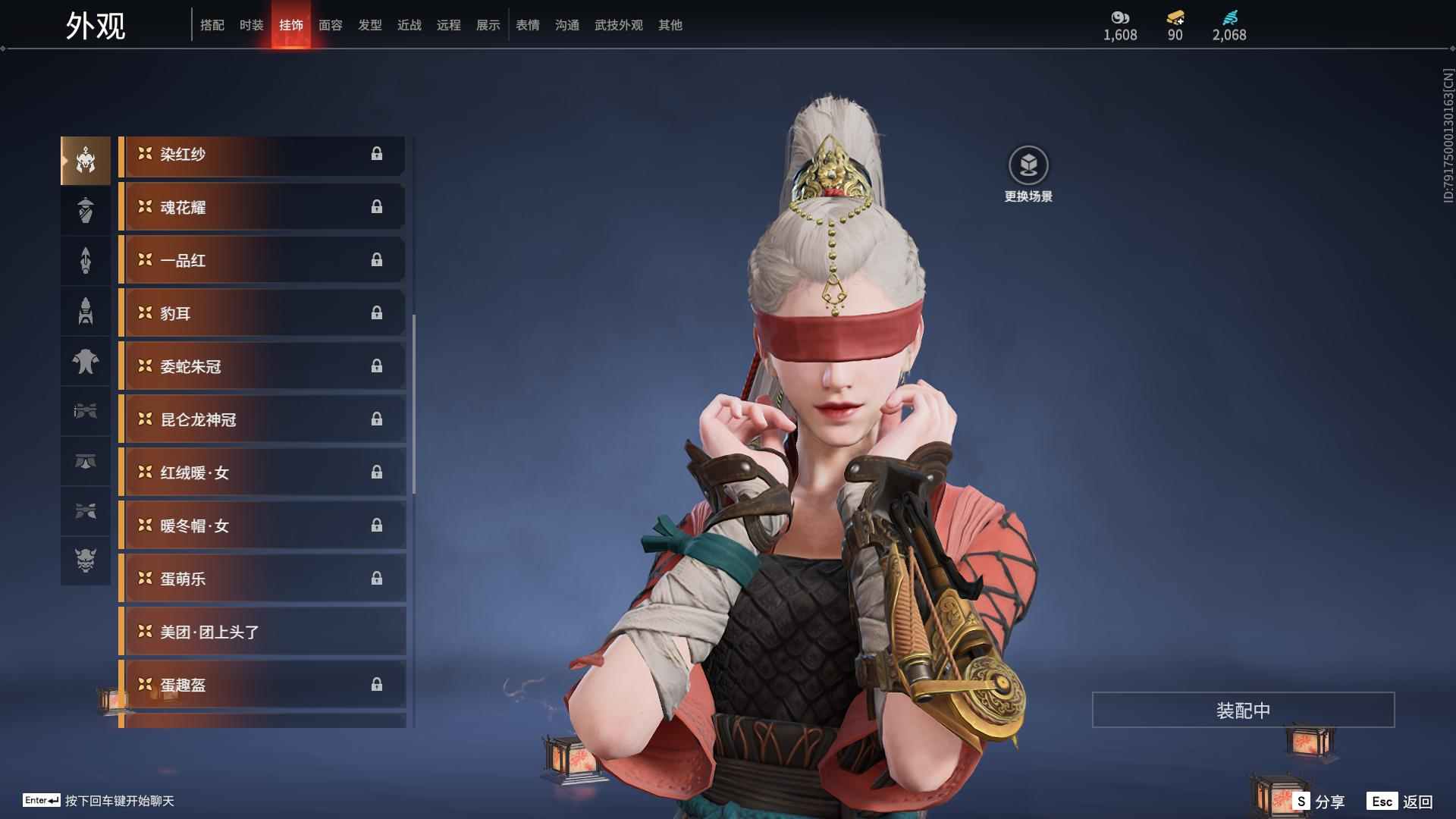
Task: Pick the 豹耳 accessory
Action: (x=262, y=313)
